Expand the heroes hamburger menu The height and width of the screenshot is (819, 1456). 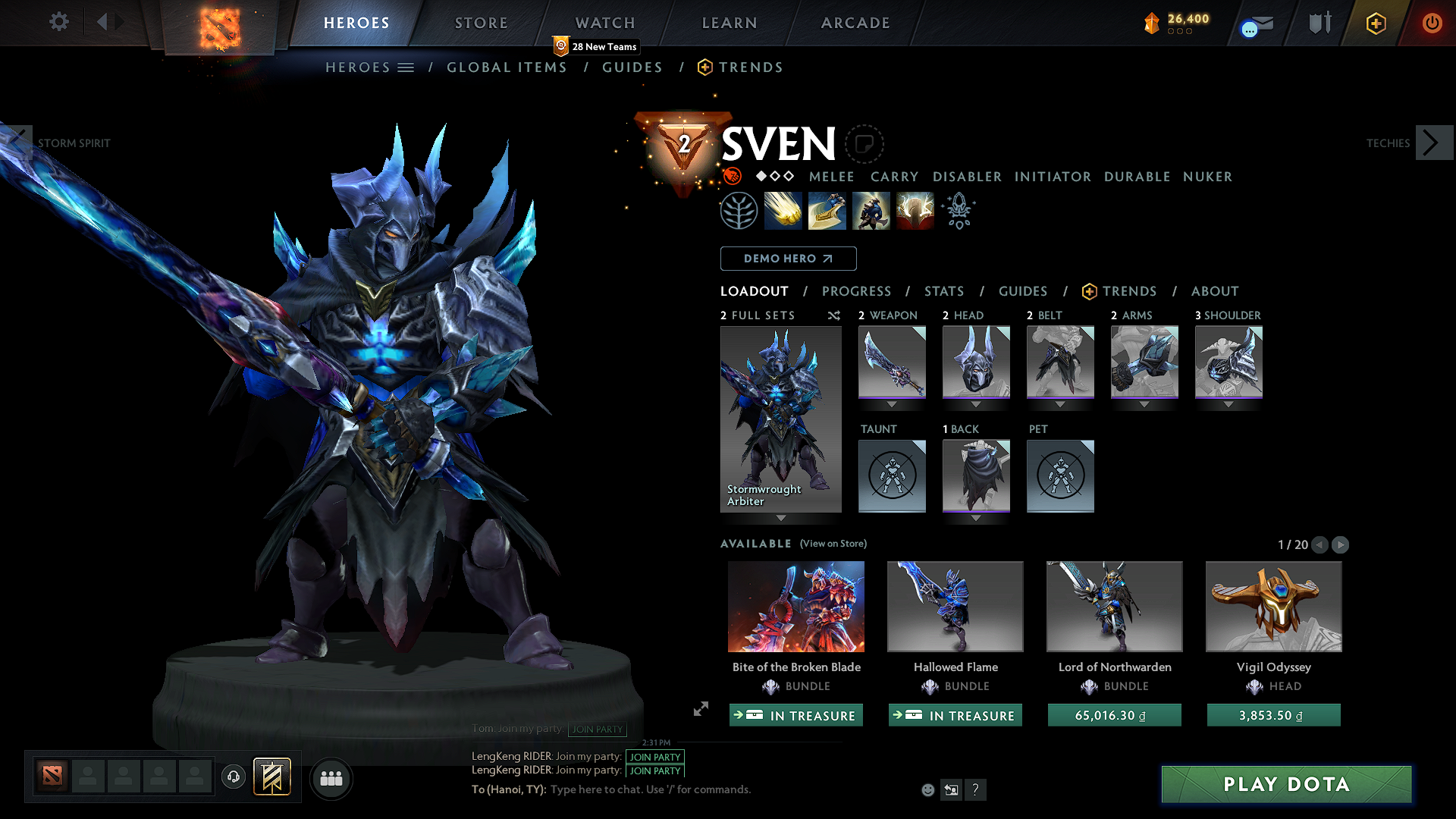point(407,67)
